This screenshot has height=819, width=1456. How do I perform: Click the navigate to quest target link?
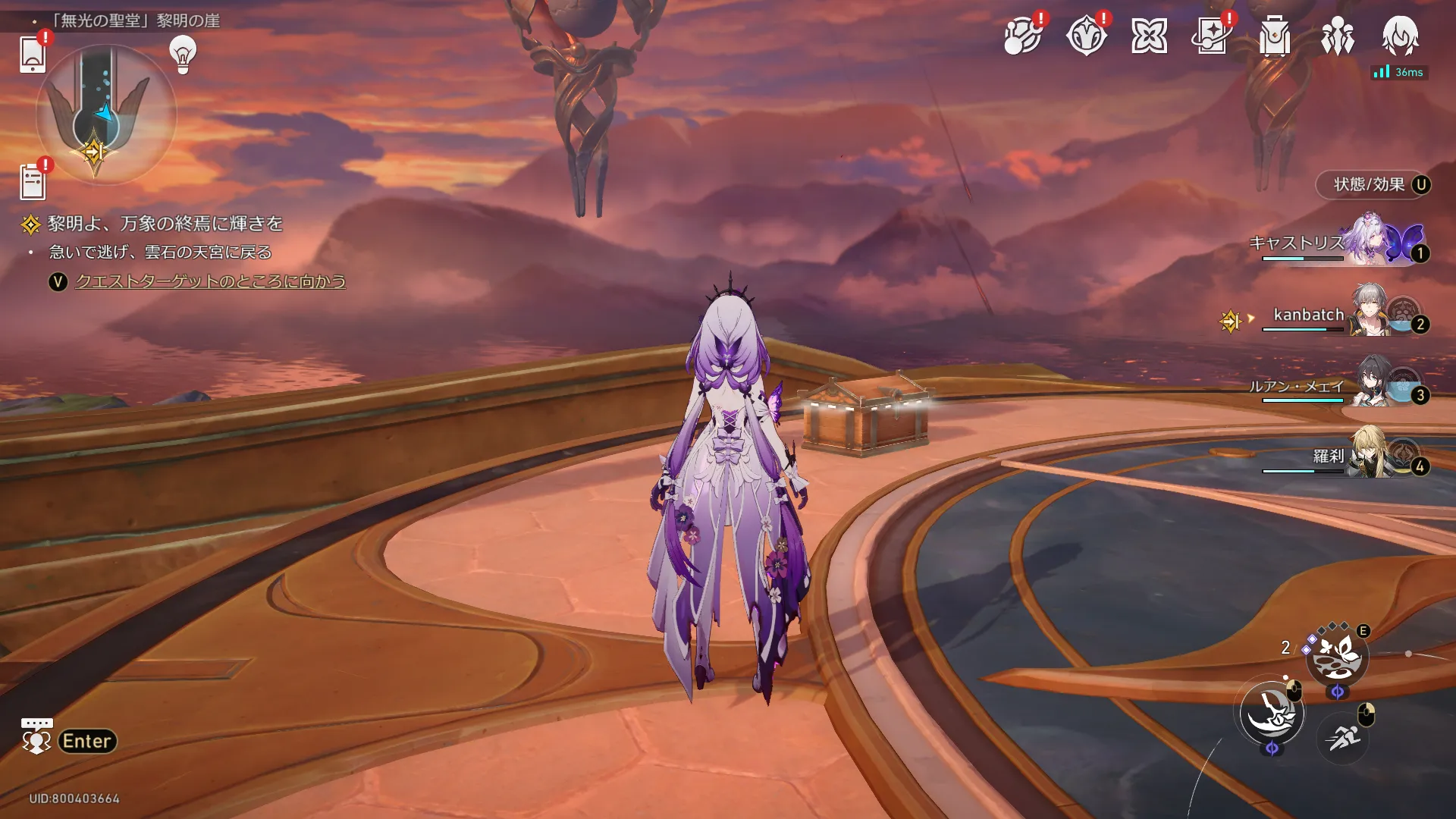[x=210, y=281]
